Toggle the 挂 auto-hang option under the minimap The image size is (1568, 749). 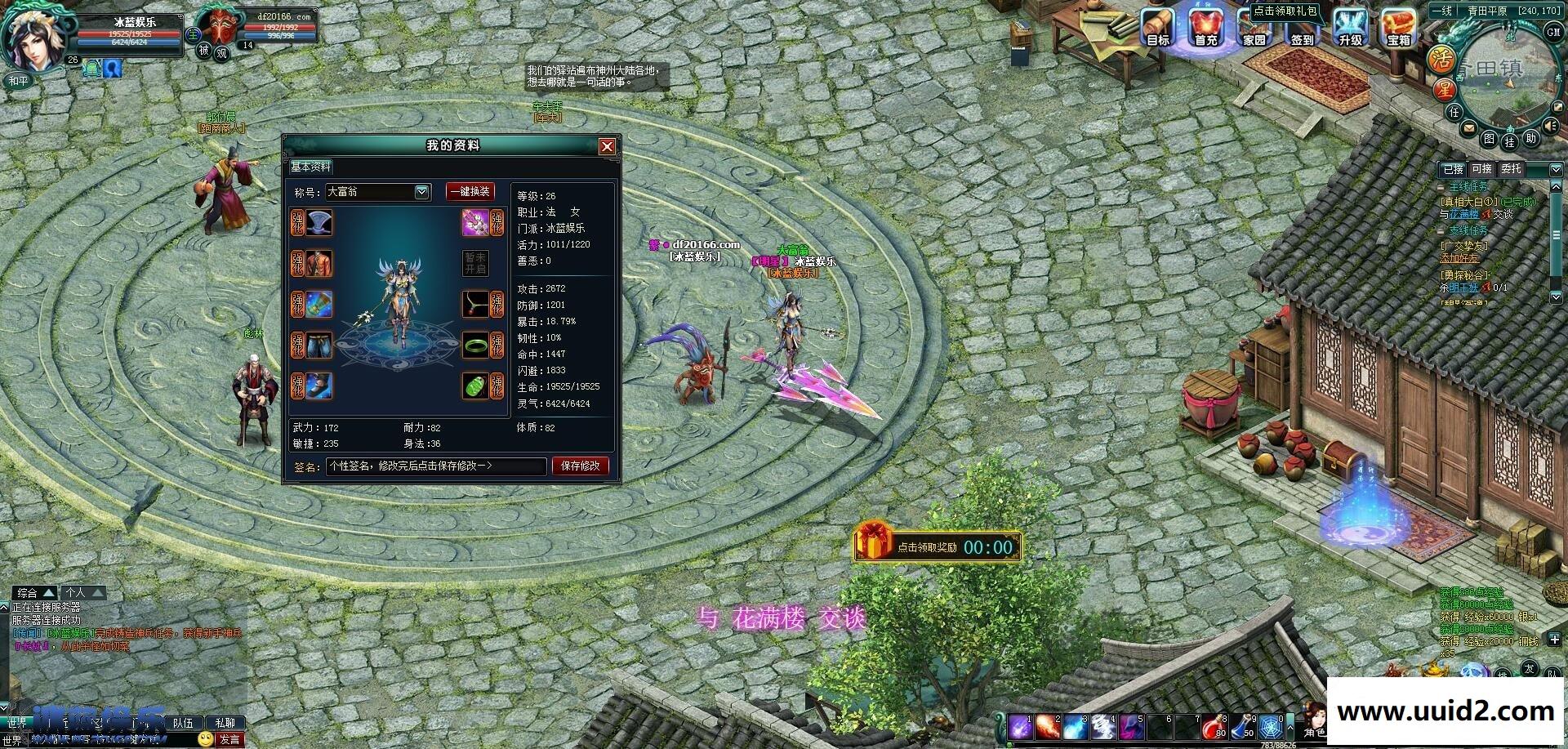[1511, 141]
